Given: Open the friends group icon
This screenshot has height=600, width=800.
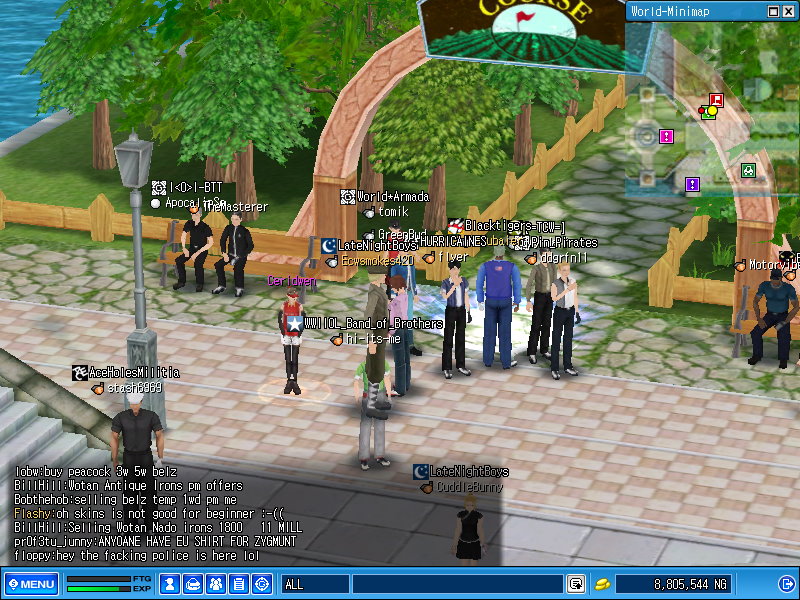Looking at the screenshot, I should (x=216, y=584).
